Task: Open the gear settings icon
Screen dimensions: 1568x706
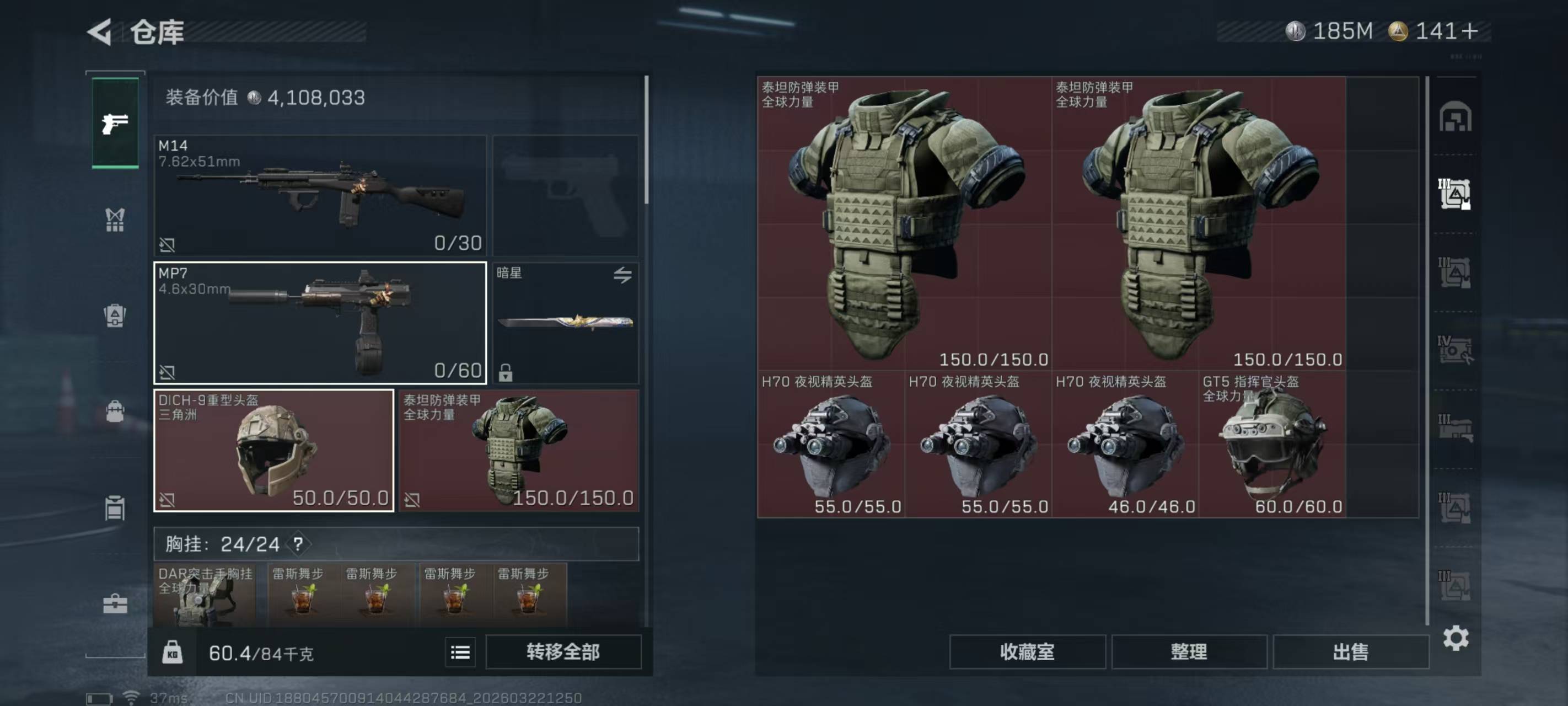Action: [x=1456, y=638]
